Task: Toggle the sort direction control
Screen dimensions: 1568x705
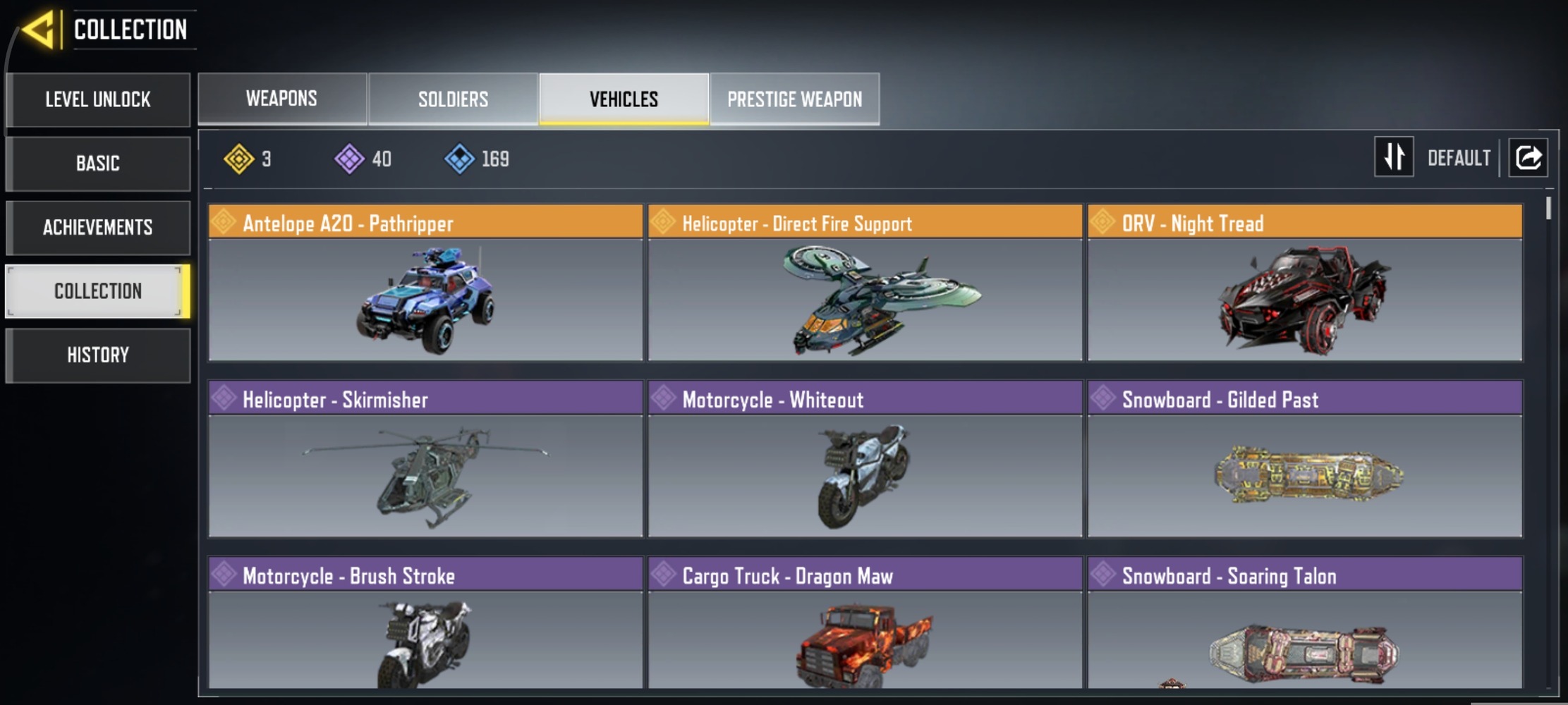Action: tap(1393, 157)
